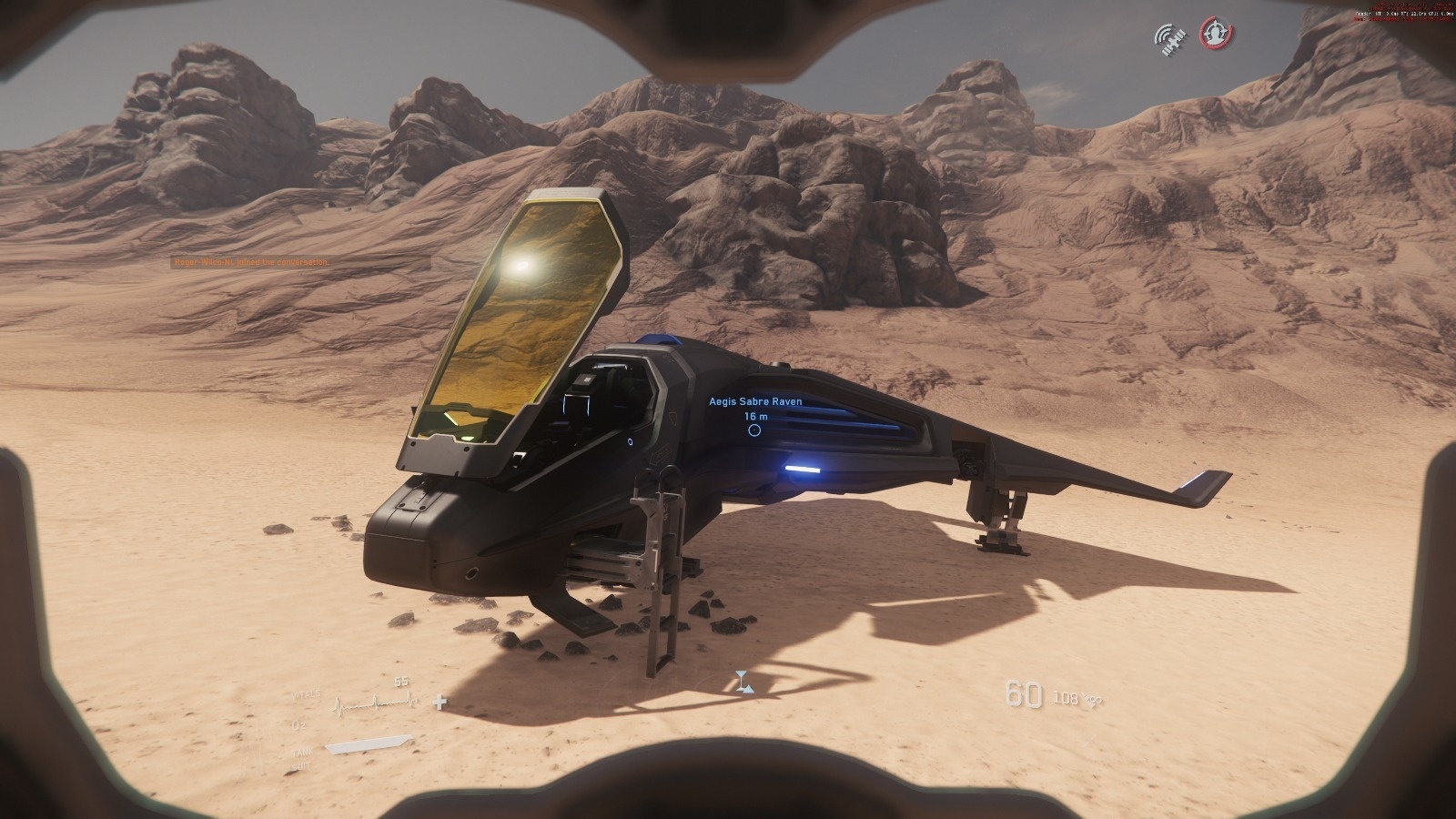Viewport: 1456px width, 819px height.
Task: Click the orange conversation joined notification
Action: click(252, 262)
